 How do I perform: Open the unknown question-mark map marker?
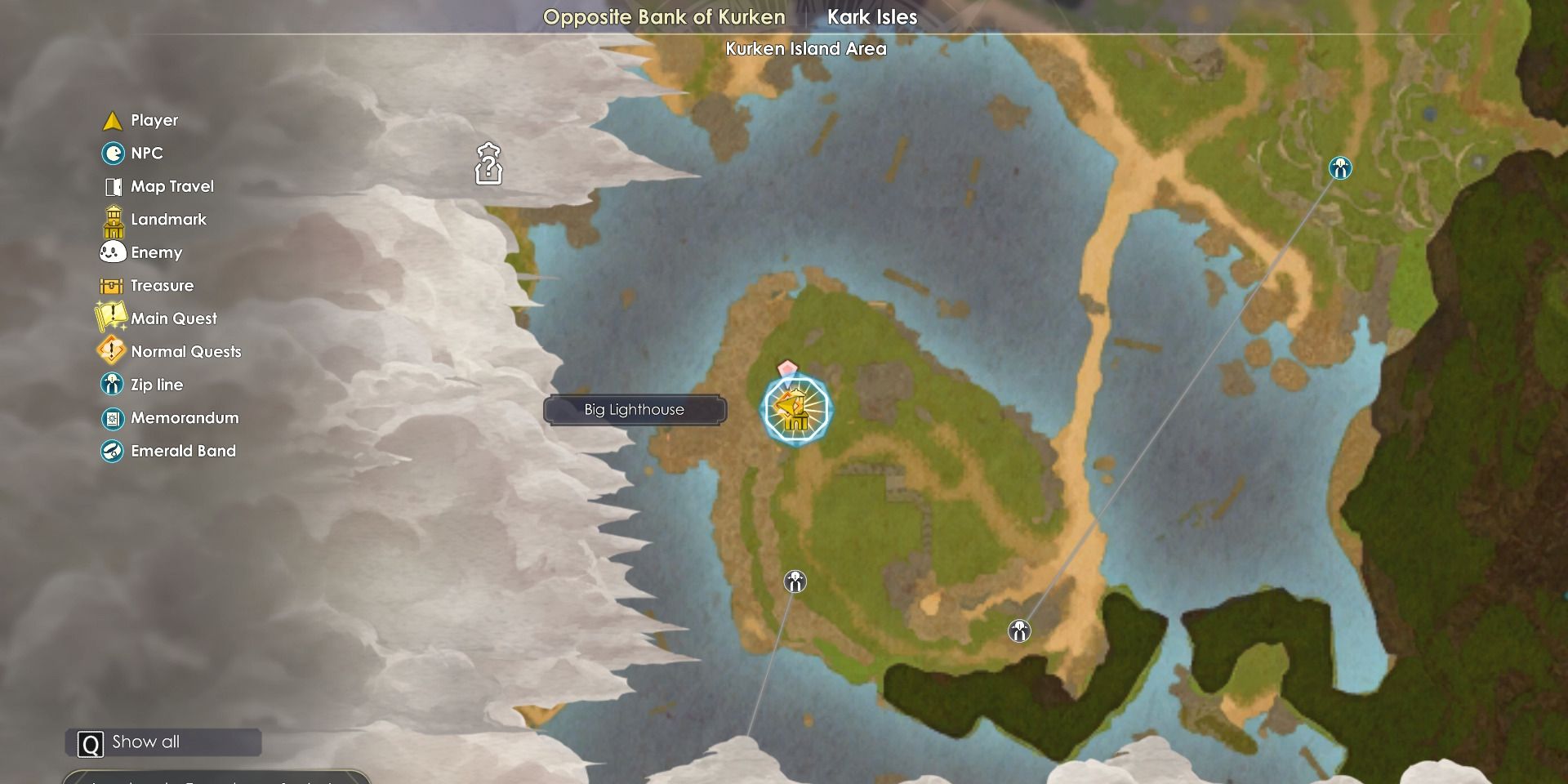pyautogui.click(x=488, y=164)
